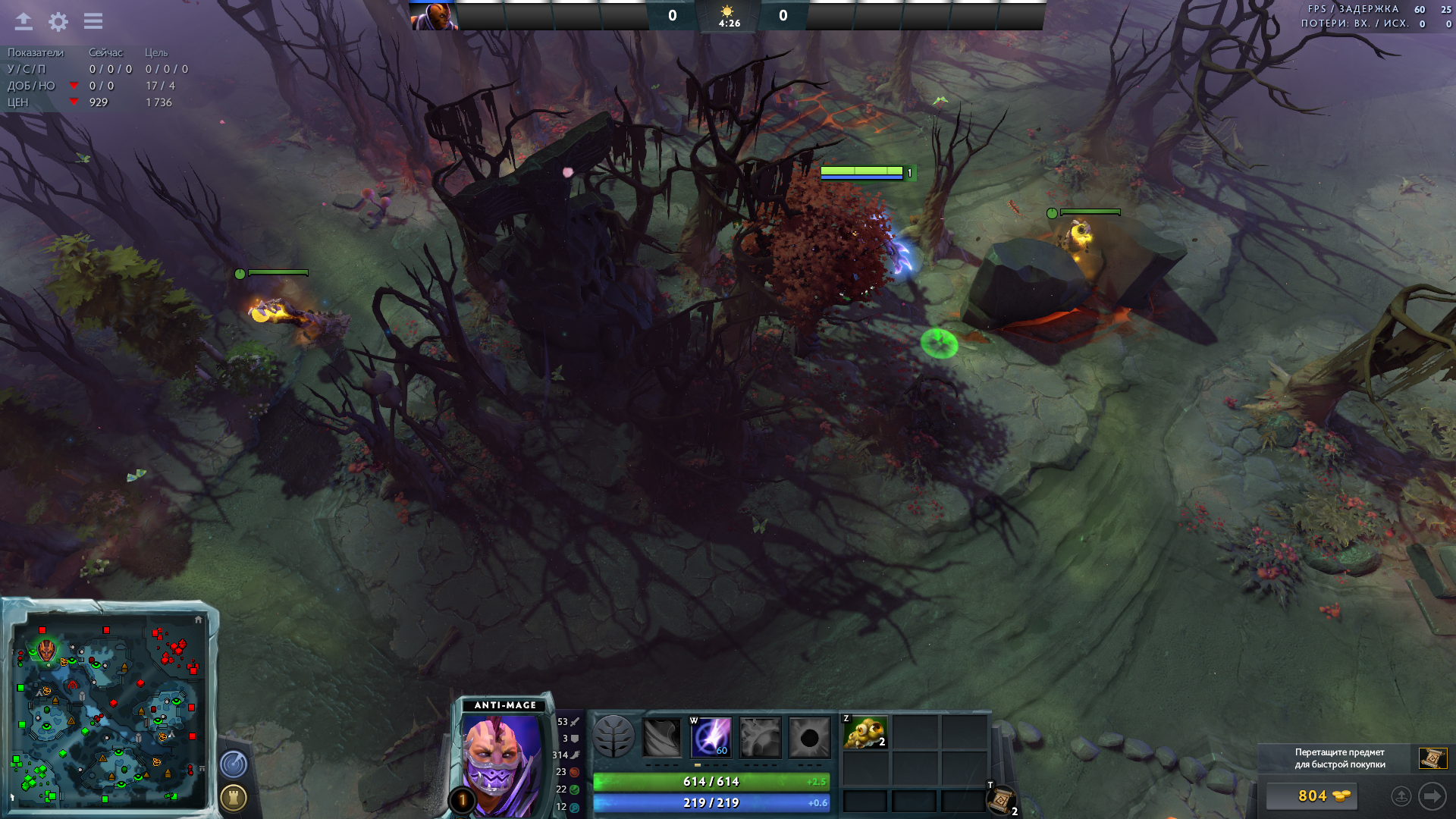The height and width of the screenshot is (819, 1456).
Task: Open the shop via gold button
Action: [1311, 795]
